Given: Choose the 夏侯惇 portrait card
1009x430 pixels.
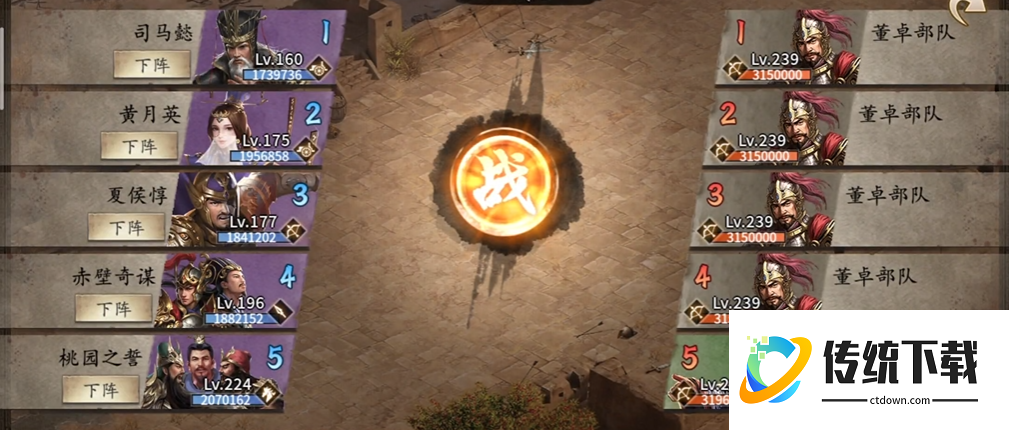Looking at the screenshot, I should click(x=216, y=211).
